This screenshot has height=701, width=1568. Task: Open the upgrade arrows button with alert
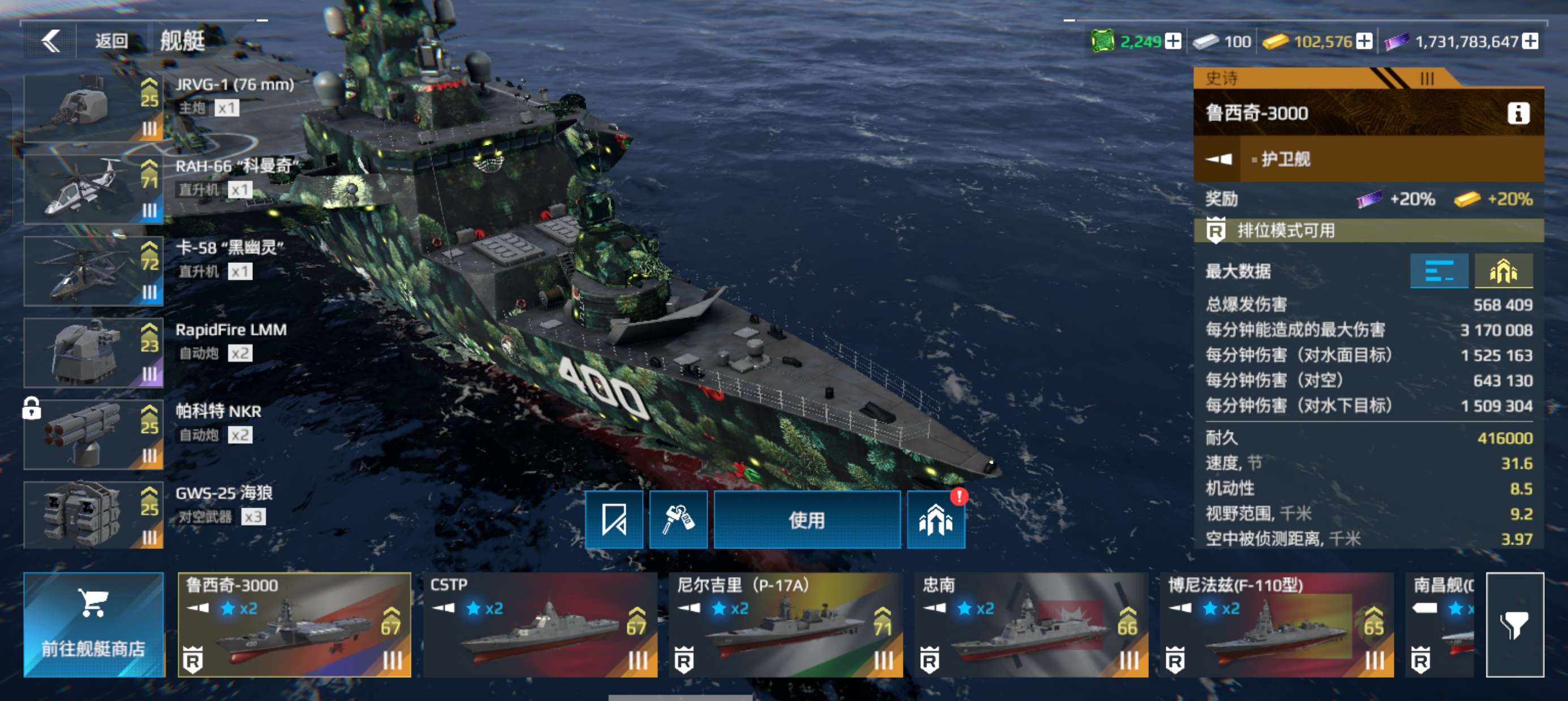pyautogui.click(x=936, y=520)
